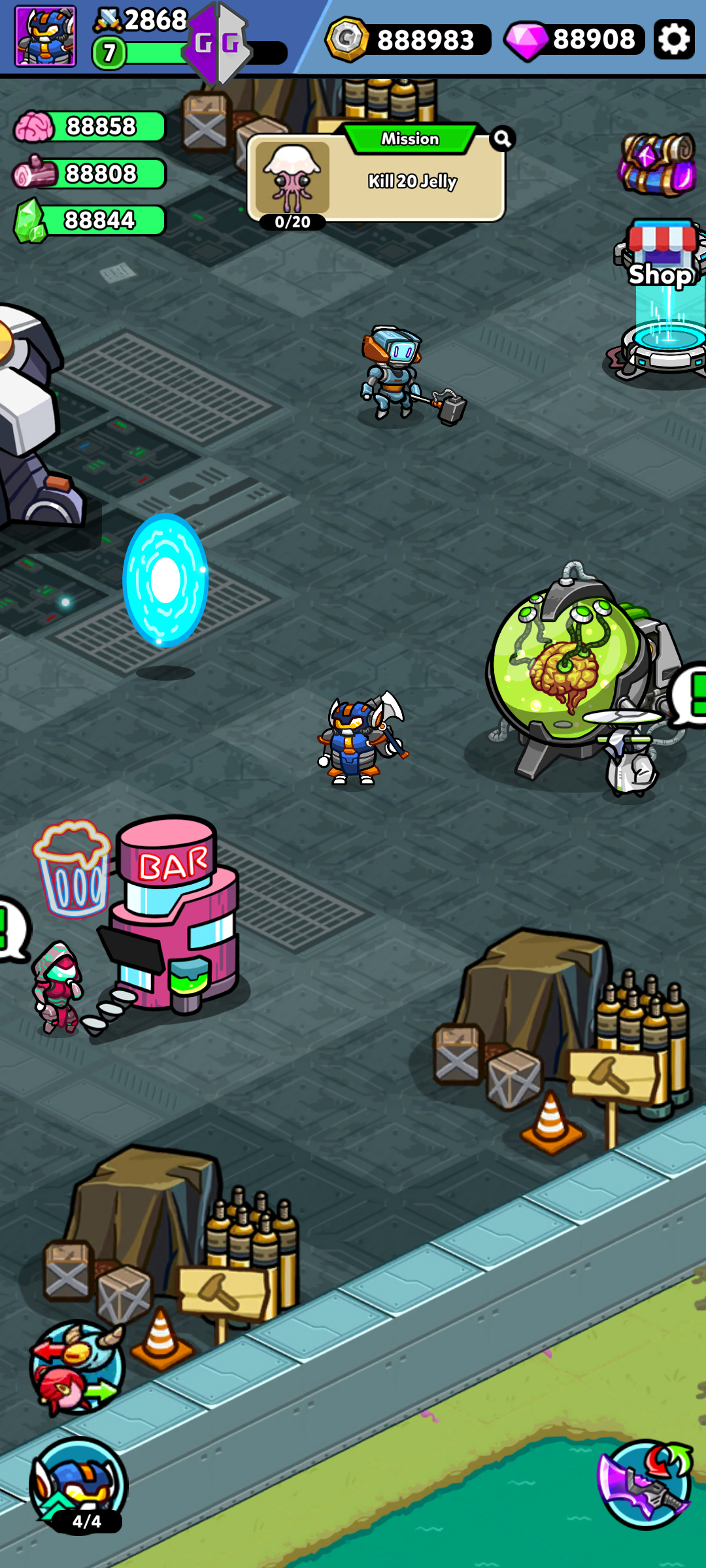Screen dimensions: 706x1568
Task: Tap the gold coin currency counter
Action: pyautogui.click(x=409, y=39)
